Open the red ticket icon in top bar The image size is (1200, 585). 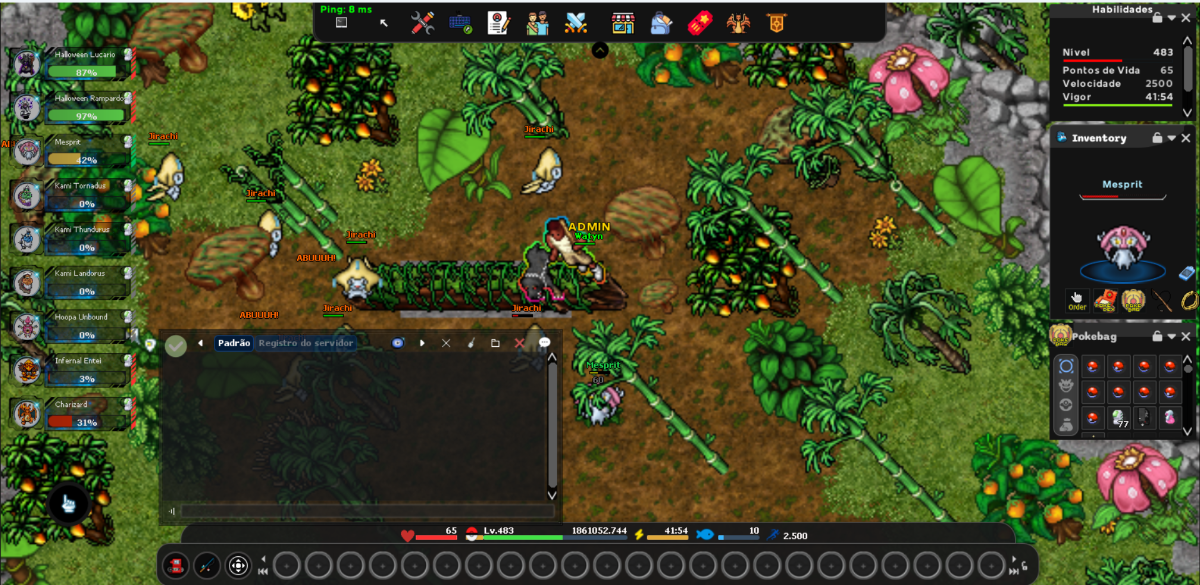[x=699, y=23]
